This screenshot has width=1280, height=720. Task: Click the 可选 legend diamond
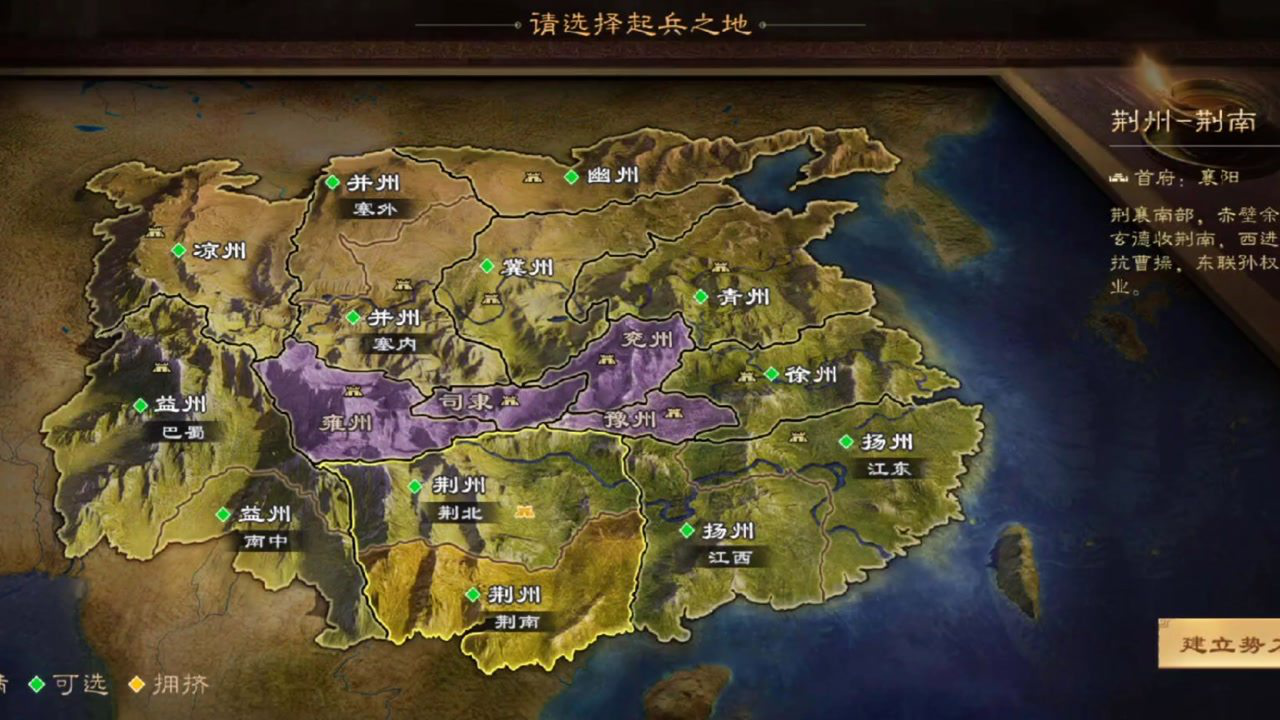[x=36, y=684]
